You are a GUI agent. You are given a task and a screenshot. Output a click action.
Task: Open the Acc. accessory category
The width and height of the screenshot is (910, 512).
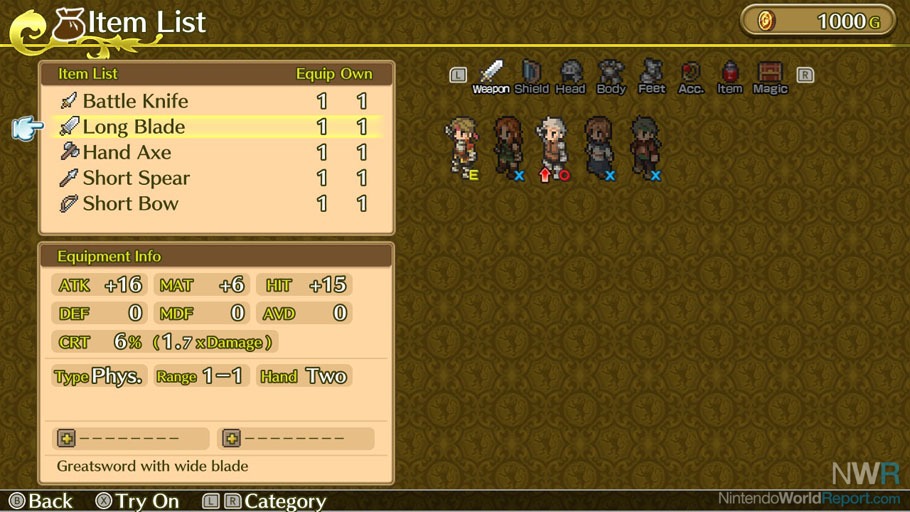coord(691,76)
